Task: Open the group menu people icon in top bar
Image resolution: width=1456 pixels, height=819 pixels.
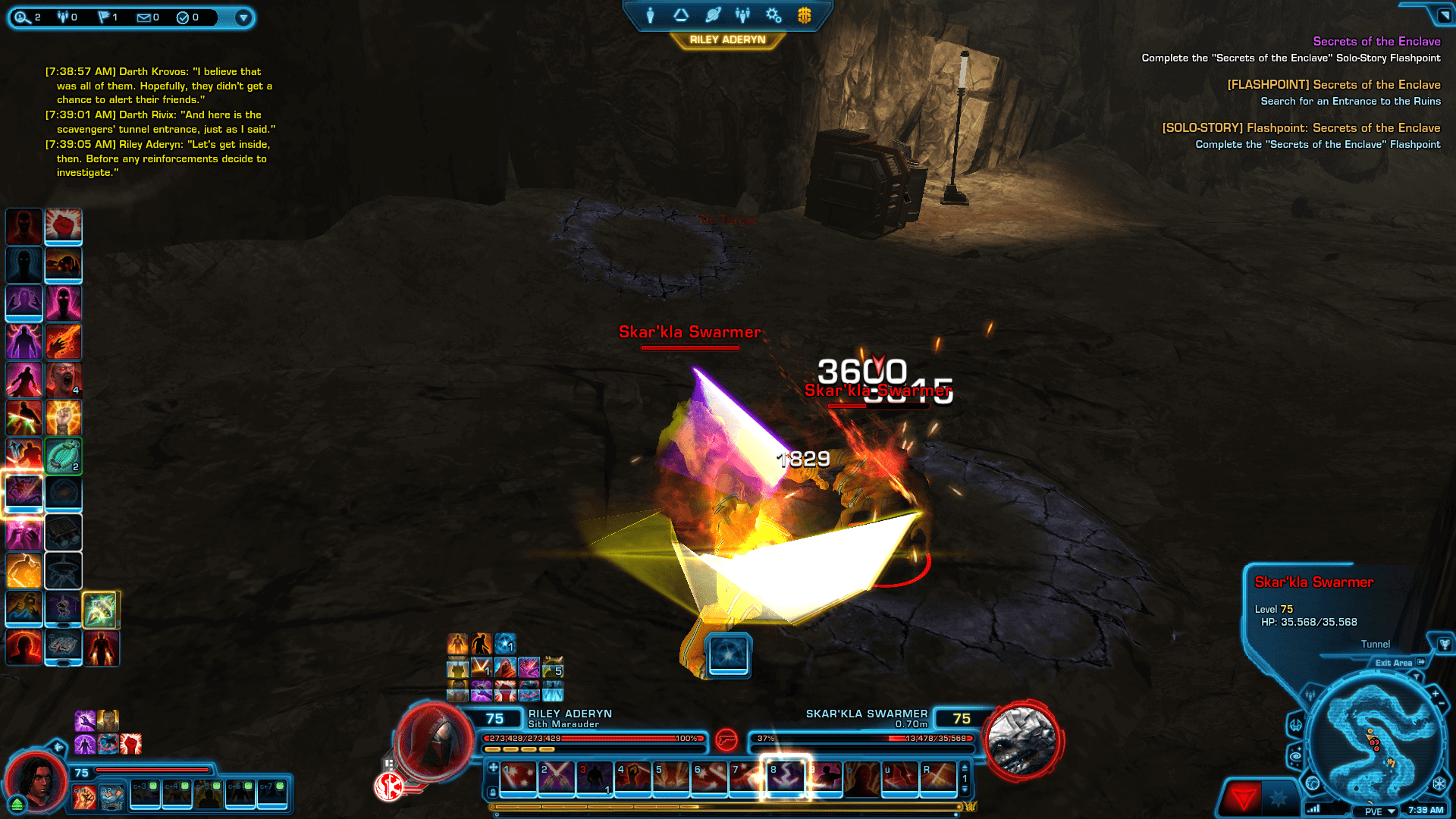Action: [742, 15]
